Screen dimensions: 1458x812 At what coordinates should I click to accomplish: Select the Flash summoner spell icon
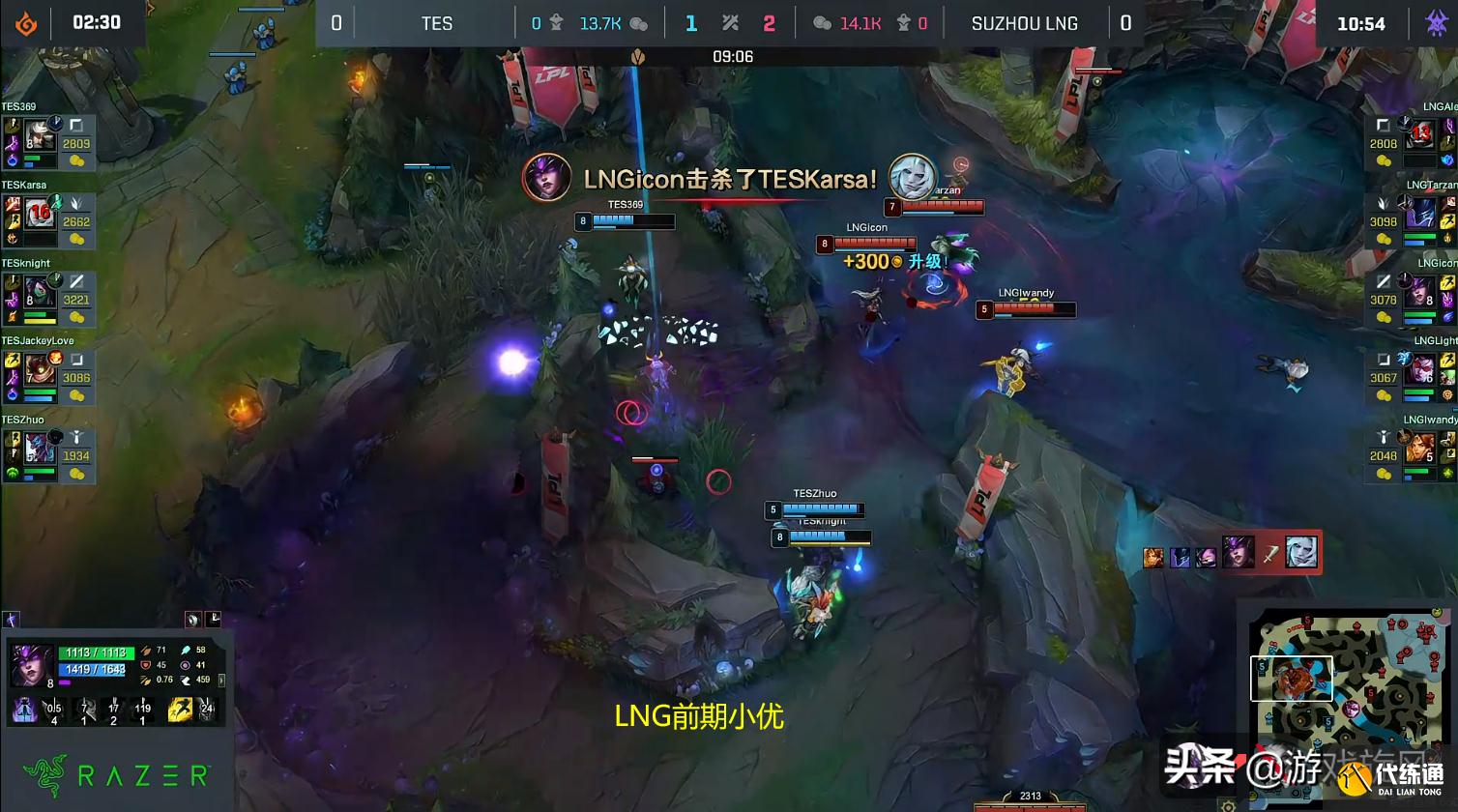pos(180,710)
